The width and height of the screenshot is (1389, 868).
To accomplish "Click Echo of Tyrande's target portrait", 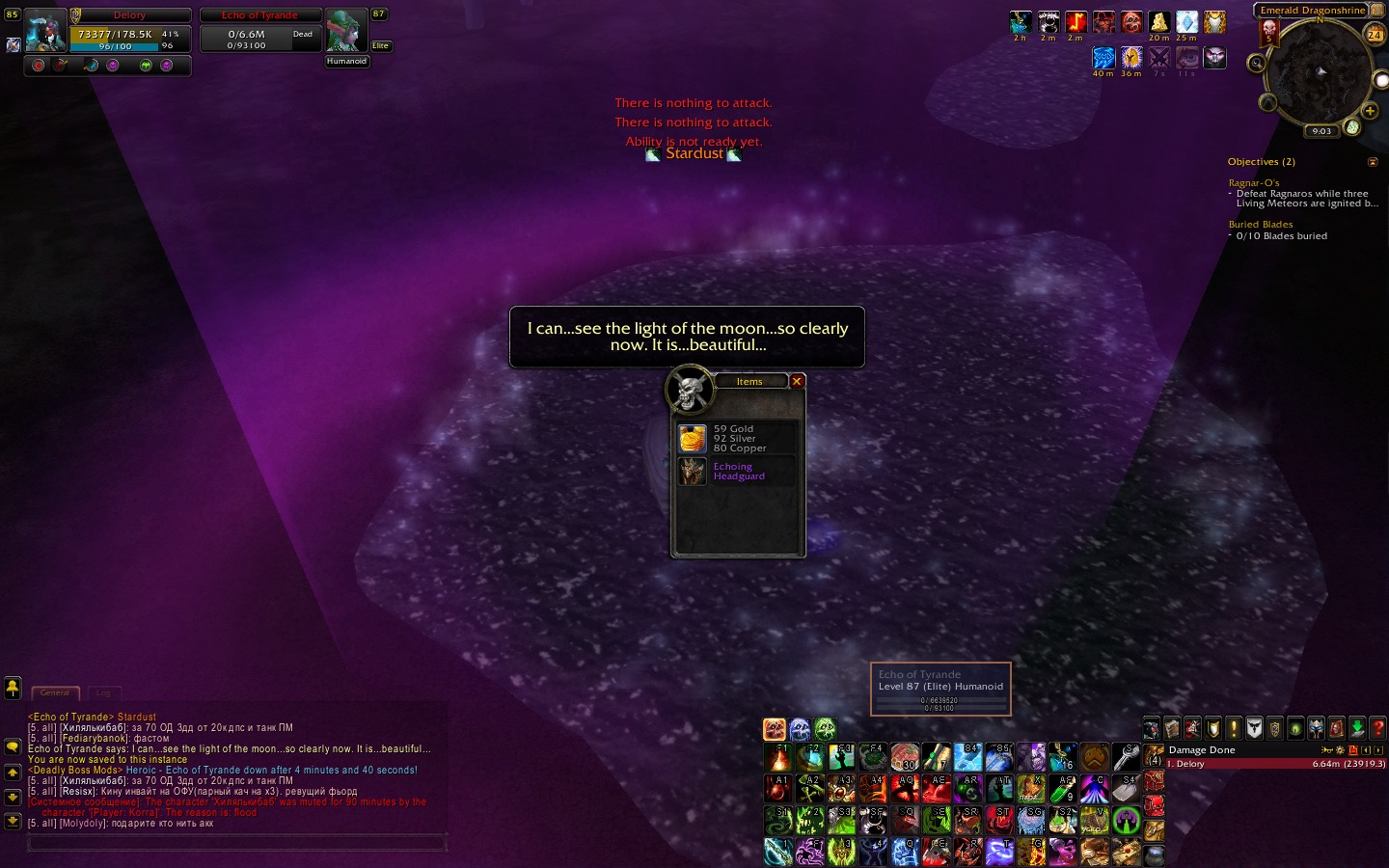I will tap(346, 31).
